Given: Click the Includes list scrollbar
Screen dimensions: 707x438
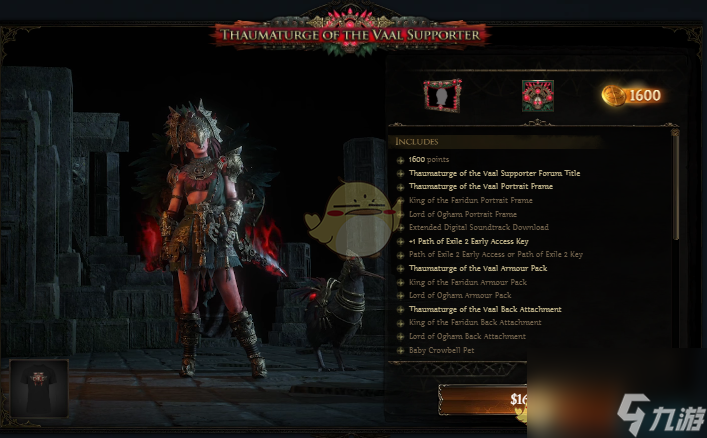Looking at the screenshot, I should [676, 185].
